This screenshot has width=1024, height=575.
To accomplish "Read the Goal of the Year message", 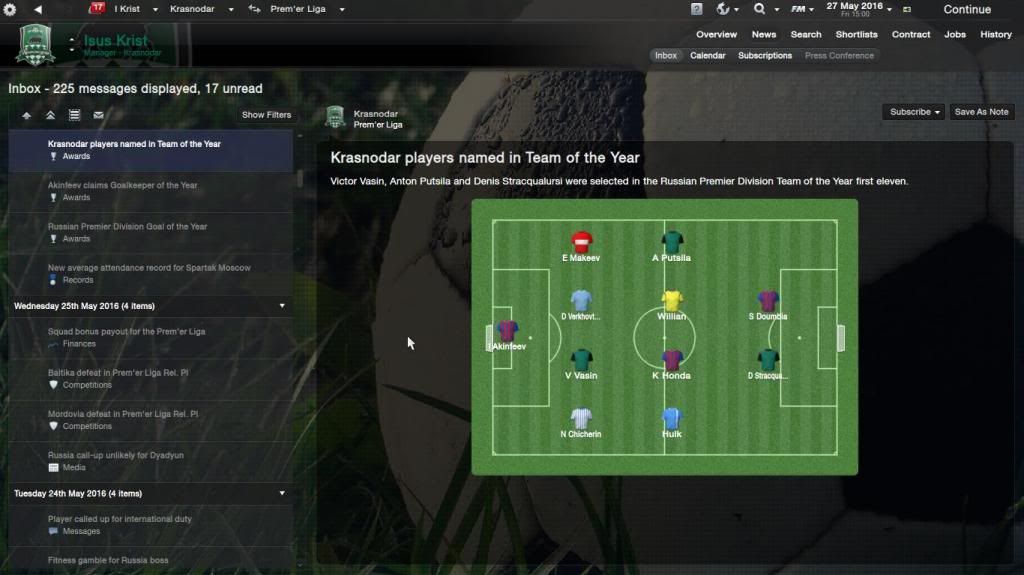I will pos(128,227).
